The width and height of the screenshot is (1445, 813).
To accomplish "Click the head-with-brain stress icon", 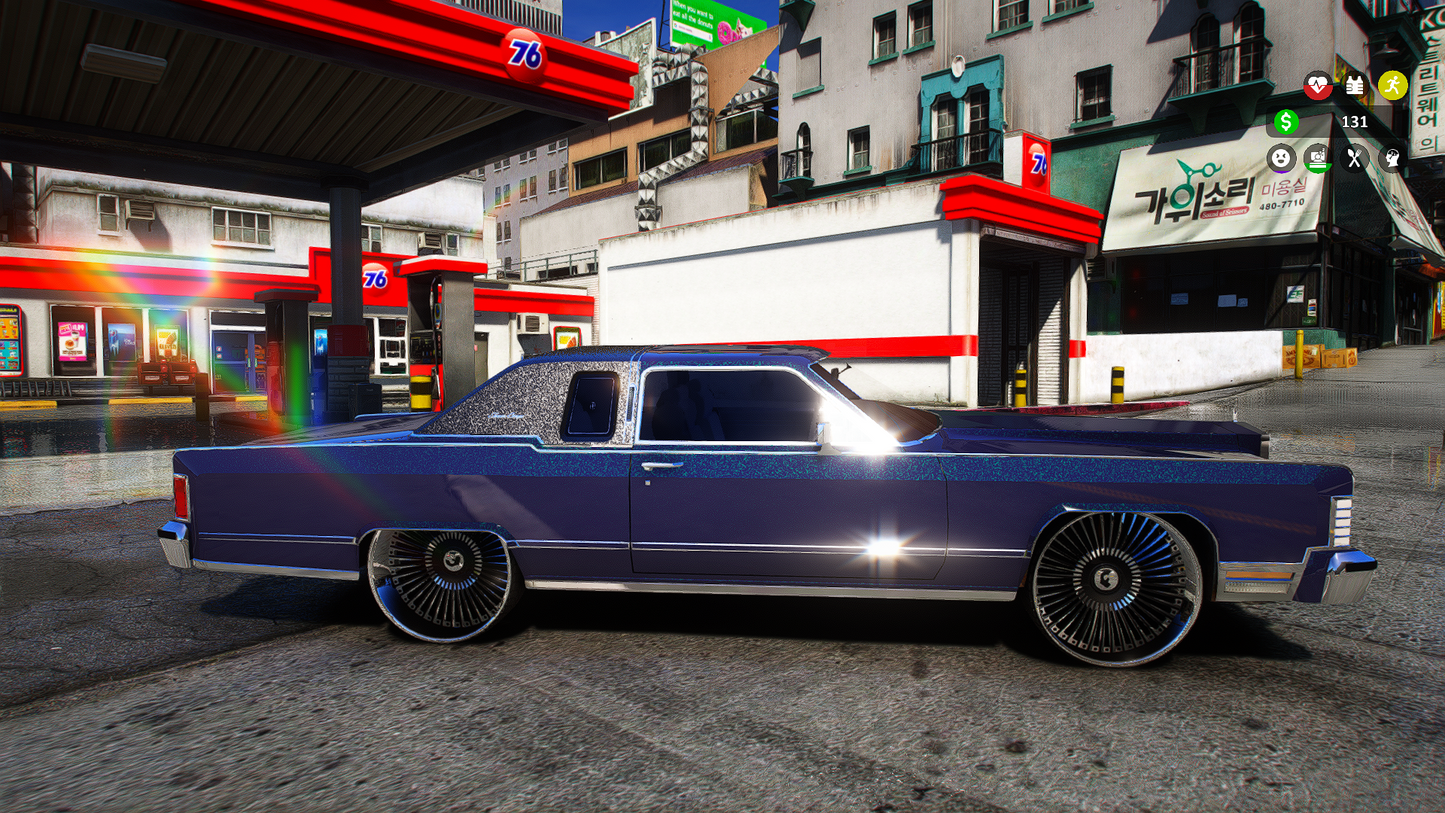I will pos(1391,158).
